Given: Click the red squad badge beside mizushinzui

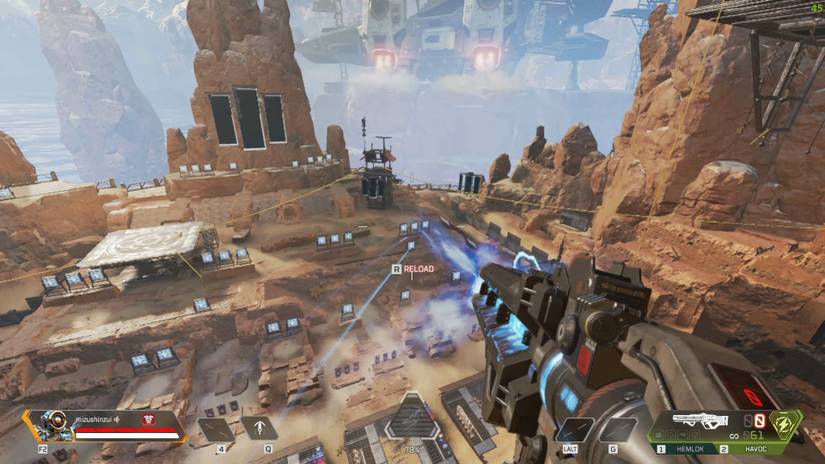Looking at the screenshot, I should [x=149, y=420].
